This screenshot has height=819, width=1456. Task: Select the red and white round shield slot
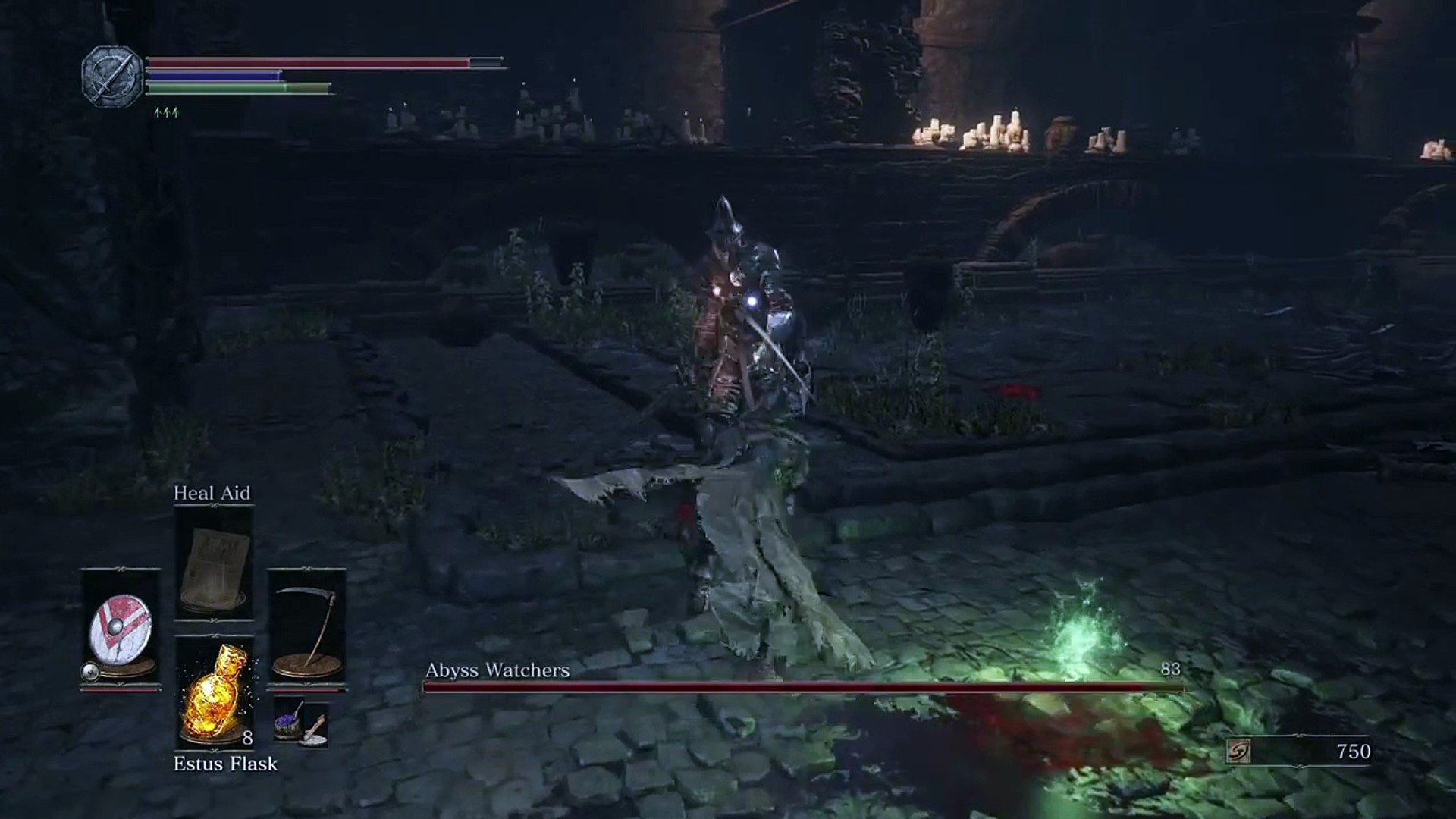[x=120, y=626]
